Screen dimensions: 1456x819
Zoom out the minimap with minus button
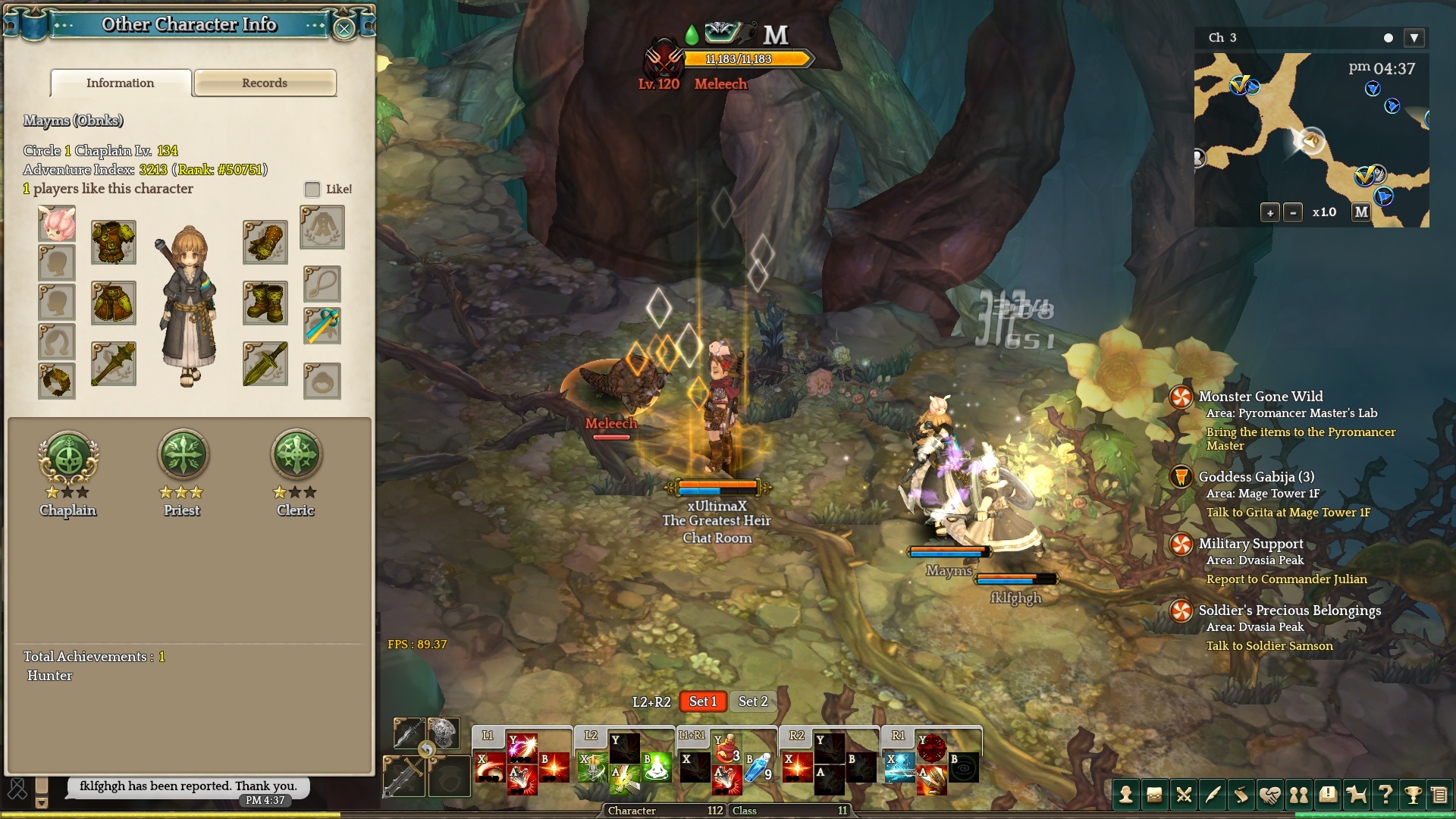[x=1293, y=212]
